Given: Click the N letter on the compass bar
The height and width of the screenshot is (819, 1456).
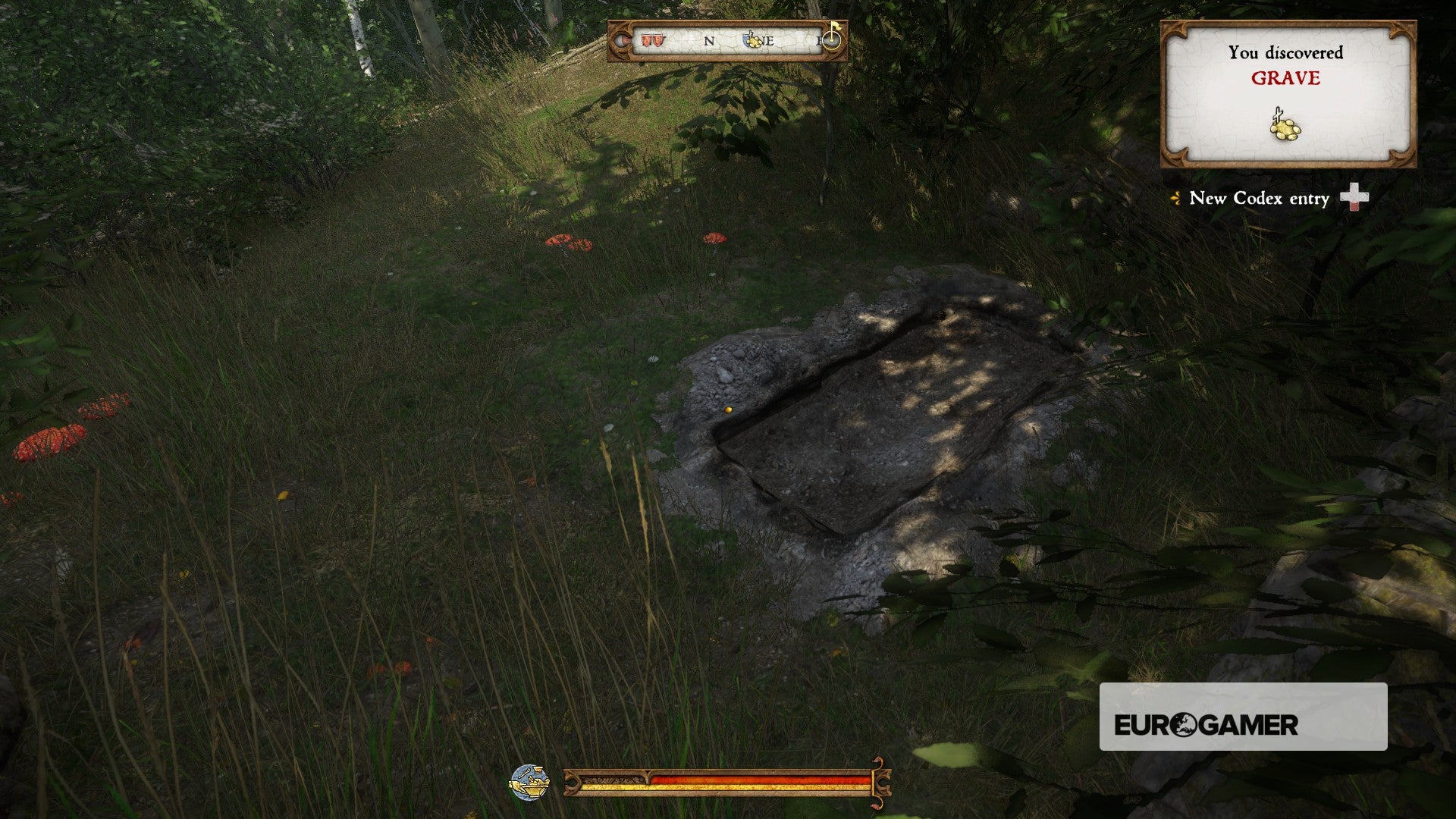Looking at the screenshot, I should (x=708, y=41).
